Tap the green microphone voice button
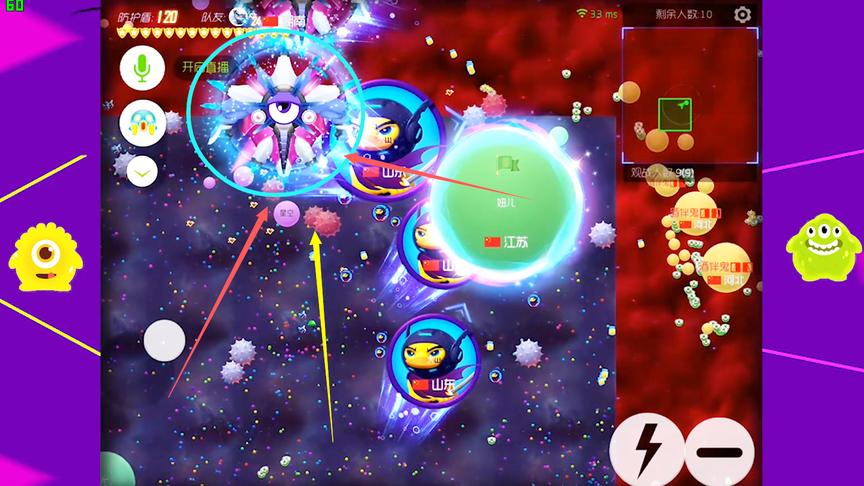The width and height of the screenshot is (864, 486). tap(142, 68)
